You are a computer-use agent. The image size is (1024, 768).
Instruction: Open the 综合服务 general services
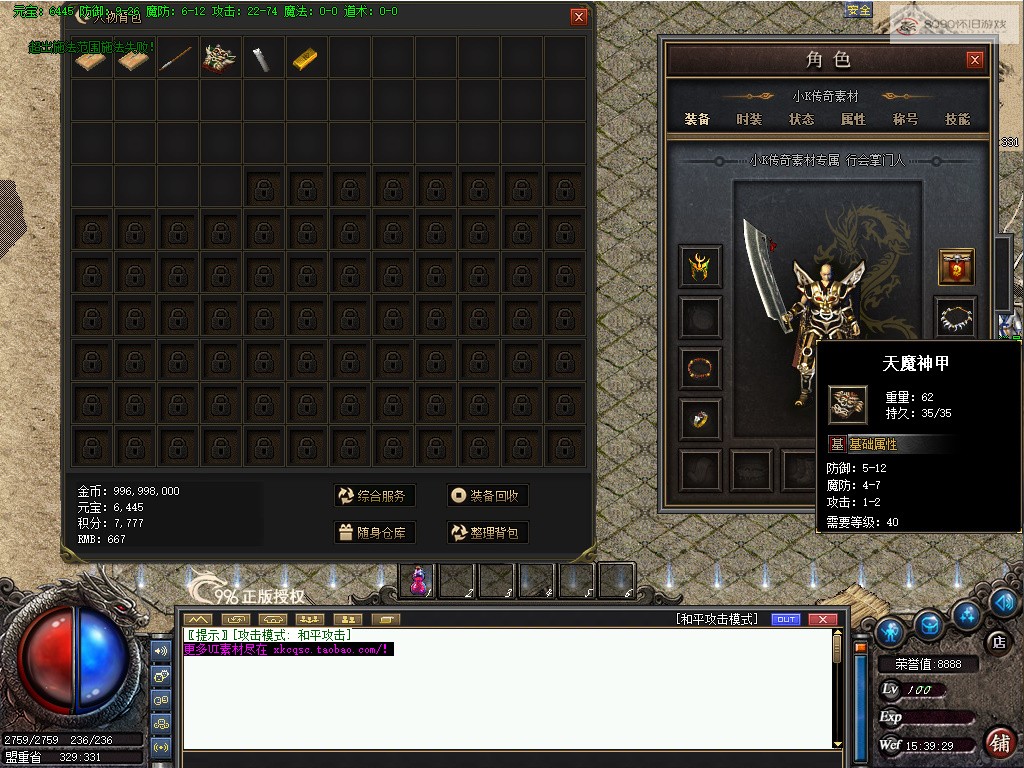(374, 496)
